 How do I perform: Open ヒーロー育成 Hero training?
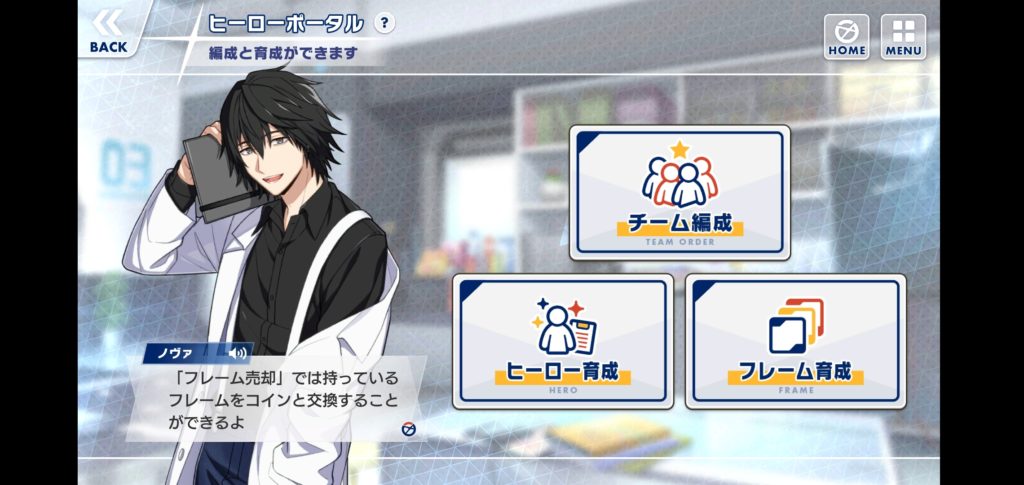coord(562,342)
